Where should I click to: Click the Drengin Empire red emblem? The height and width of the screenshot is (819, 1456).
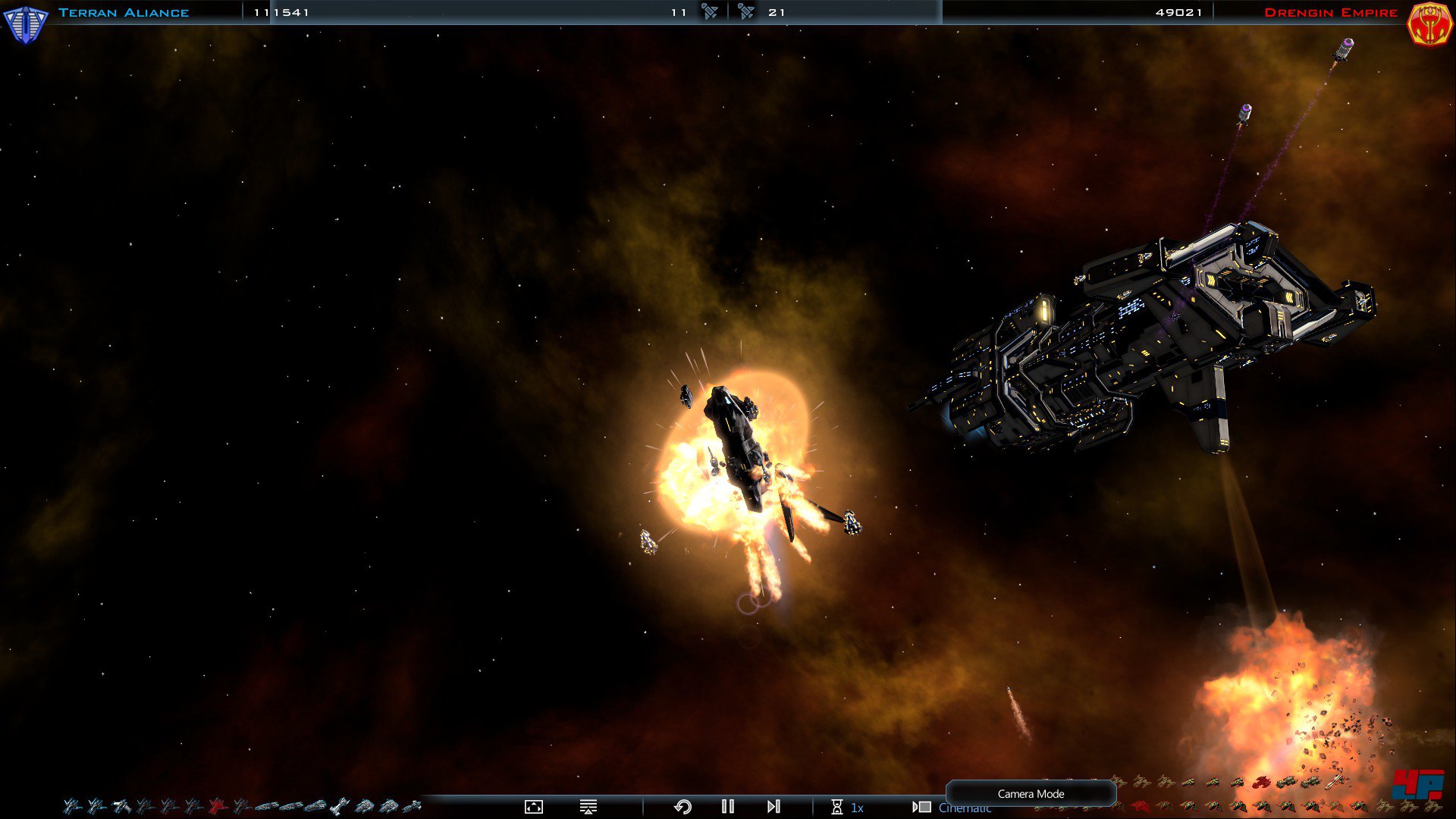(1429, 23)
